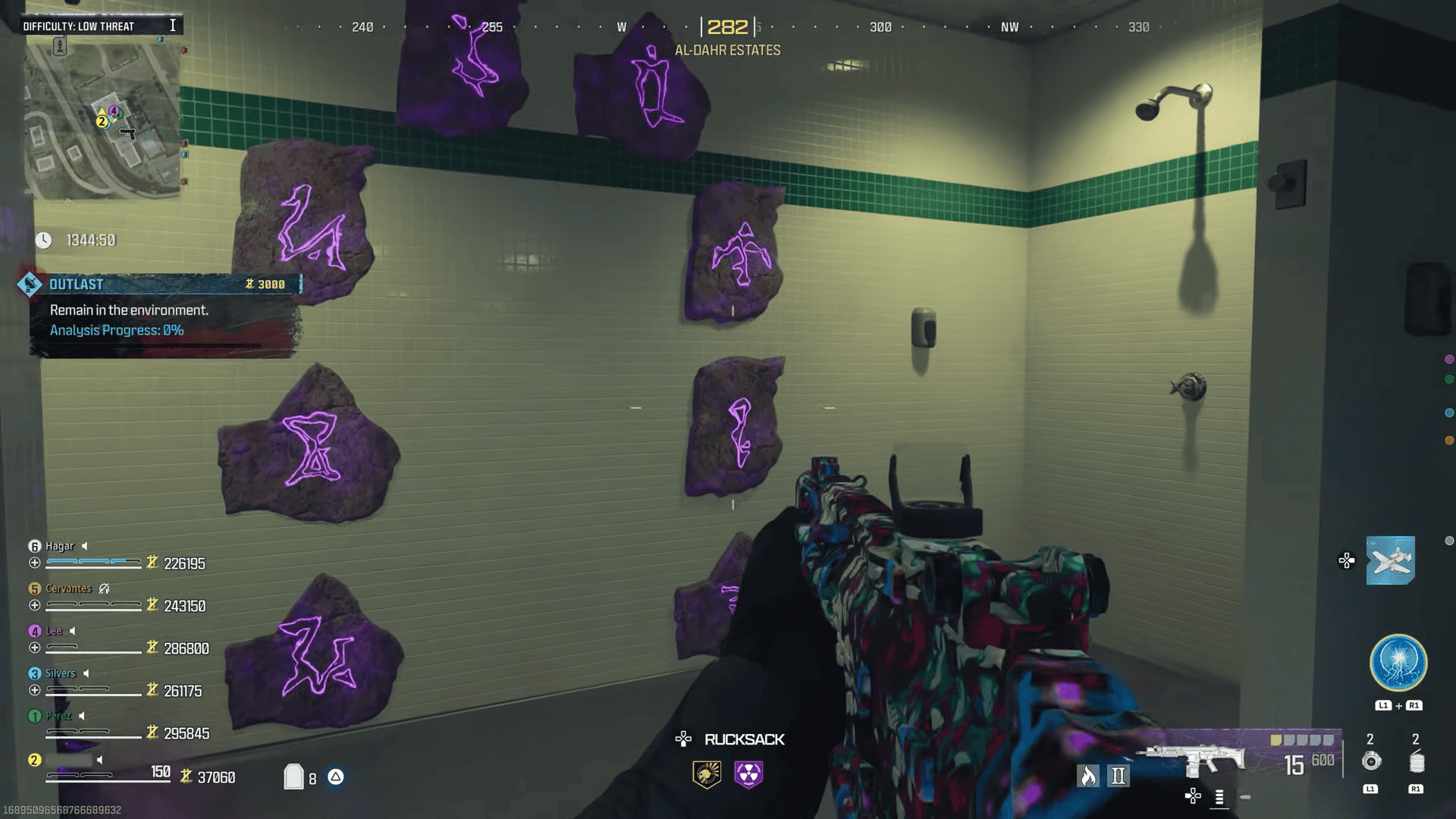This screenshot has width=1456, height=819.
Task: Expand the plus circle next to Silvers
Action: point(33,691)
